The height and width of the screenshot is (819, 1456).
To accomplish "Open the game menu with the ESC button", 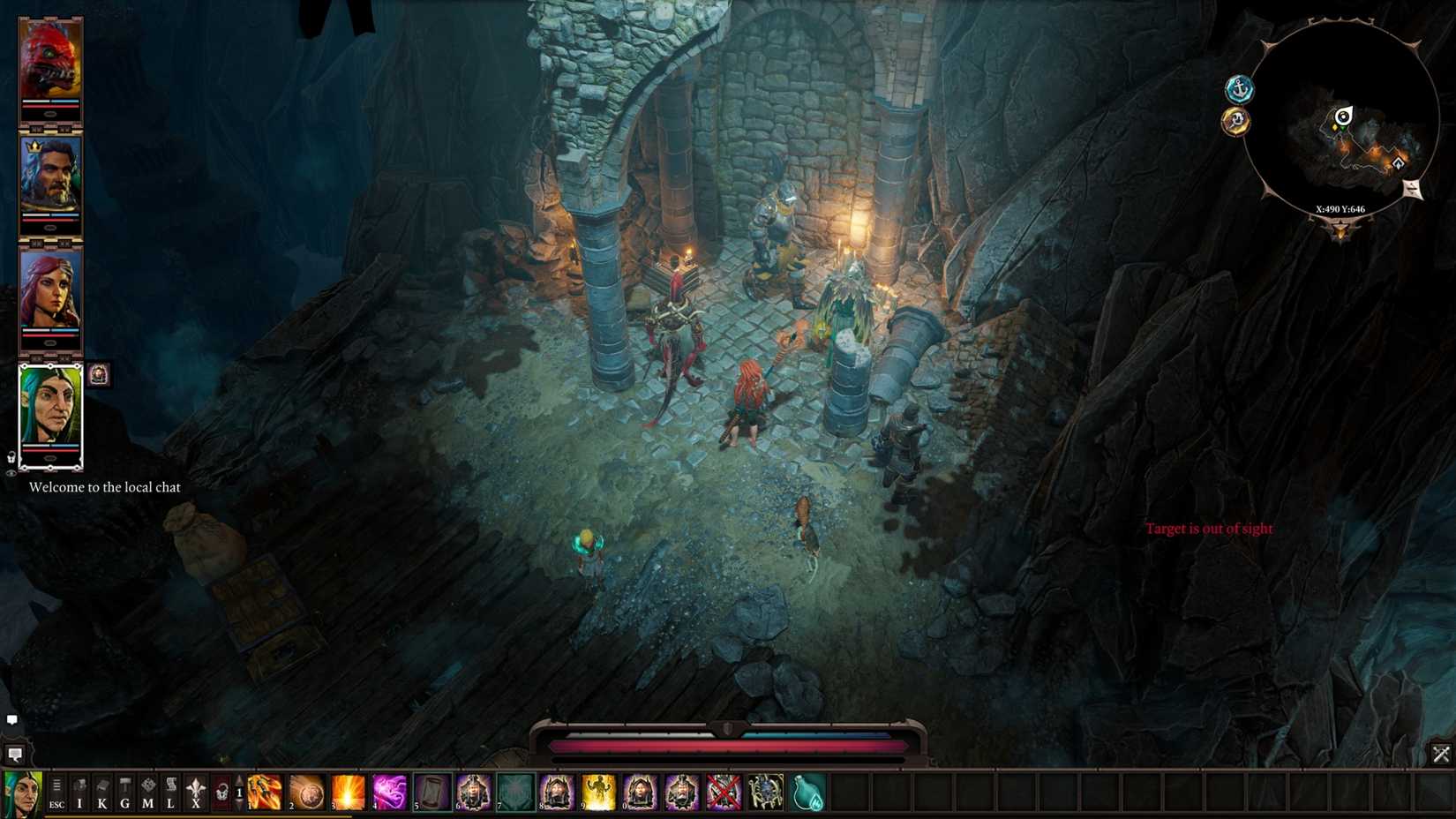I will (56, 794).
